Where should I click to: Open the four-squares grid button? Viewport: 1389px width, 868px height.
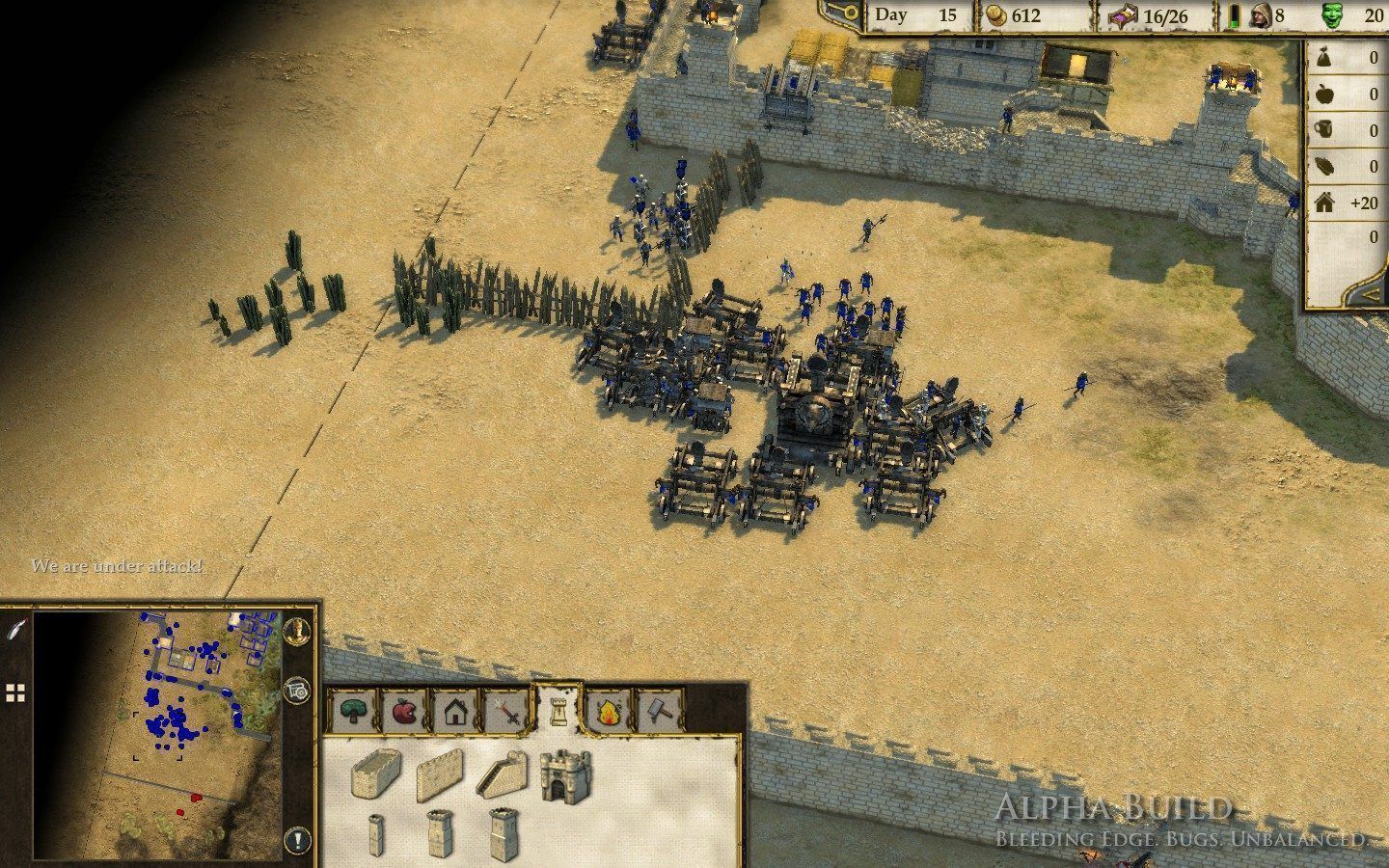(15, 692)
